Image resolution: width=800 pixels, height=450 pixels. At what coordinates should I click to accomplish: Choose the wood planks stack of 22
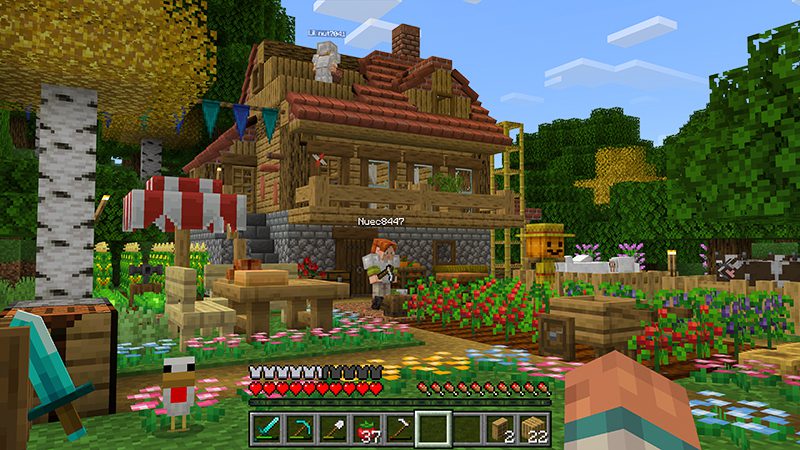click(x=534, y=428)
